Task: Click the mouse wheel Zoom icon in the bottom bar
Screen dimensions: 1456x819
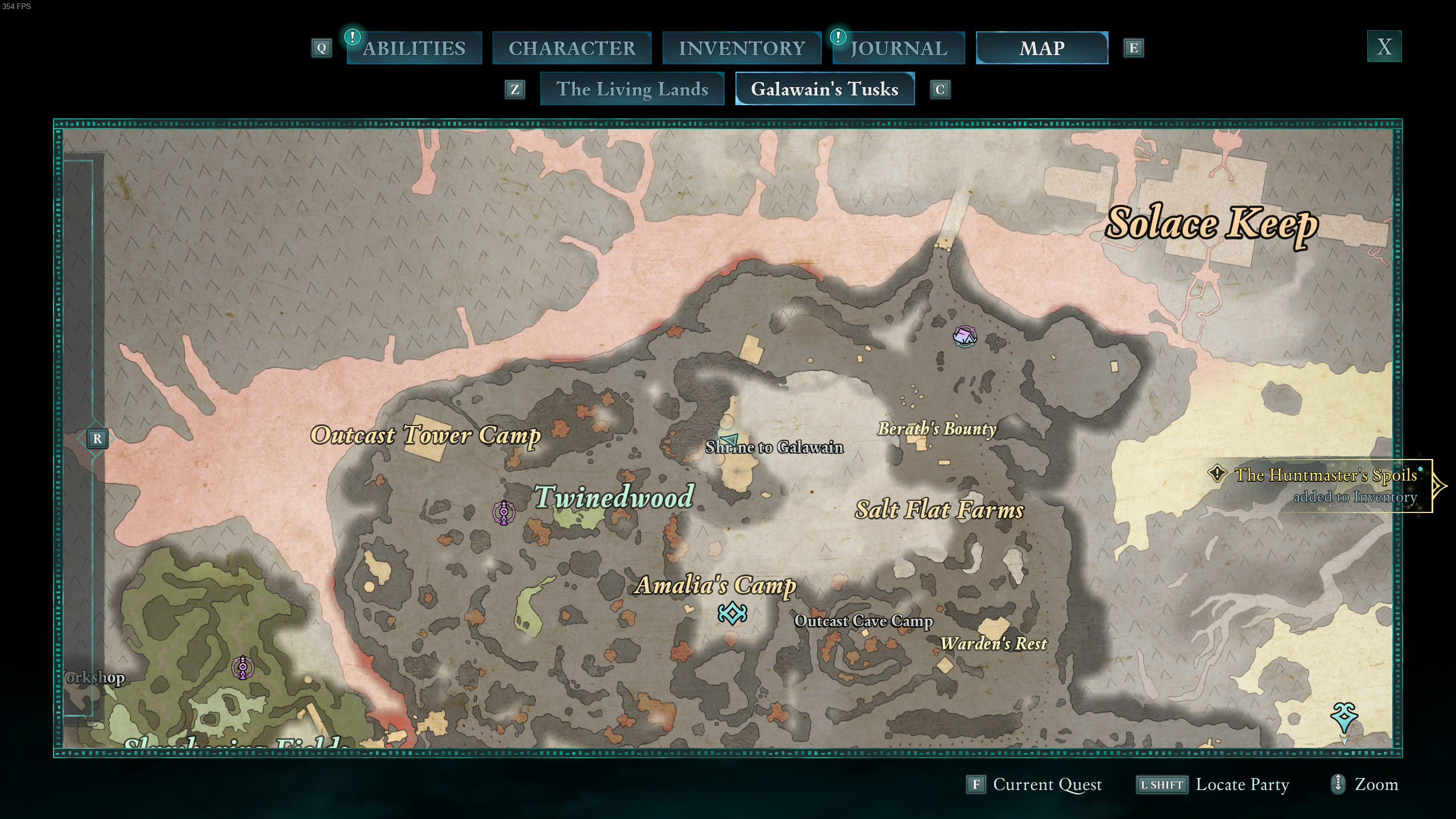Action: pyautogui.click(x=1337, y=784)
